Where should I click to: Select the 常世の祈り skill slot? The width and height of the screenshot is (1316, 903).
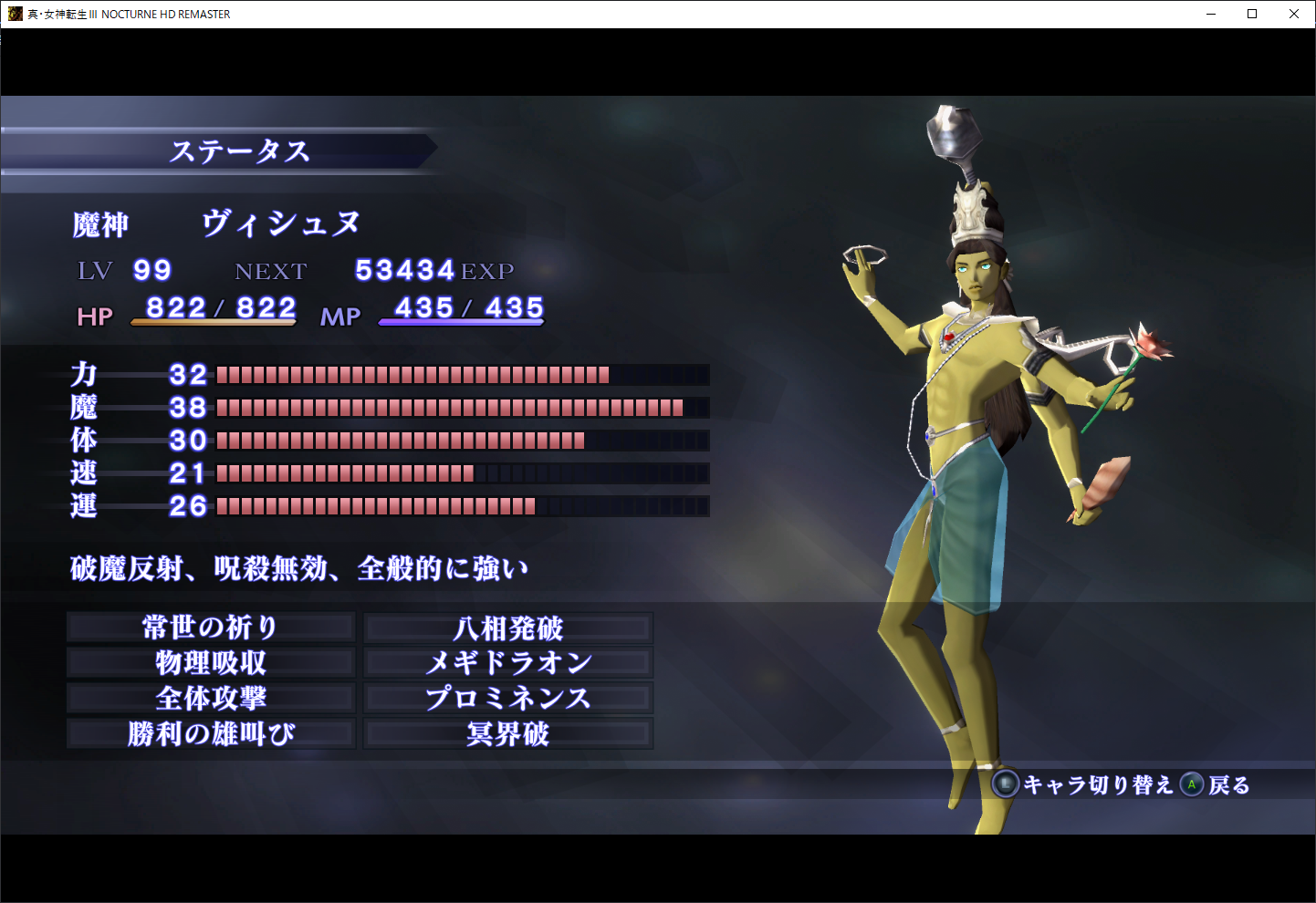pyautogui.click(x=211, y=628)
